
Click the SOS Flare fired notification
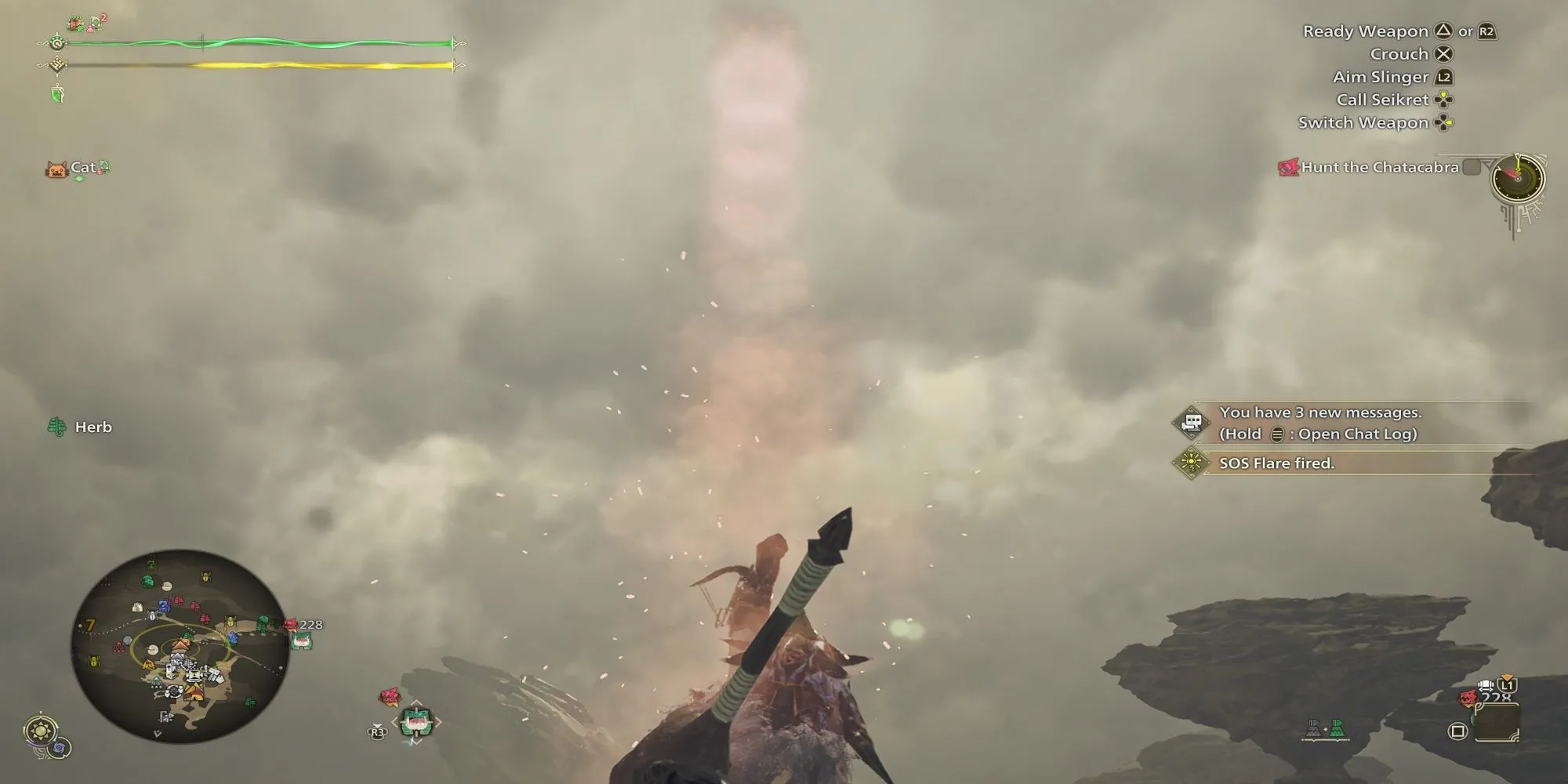1276,463
